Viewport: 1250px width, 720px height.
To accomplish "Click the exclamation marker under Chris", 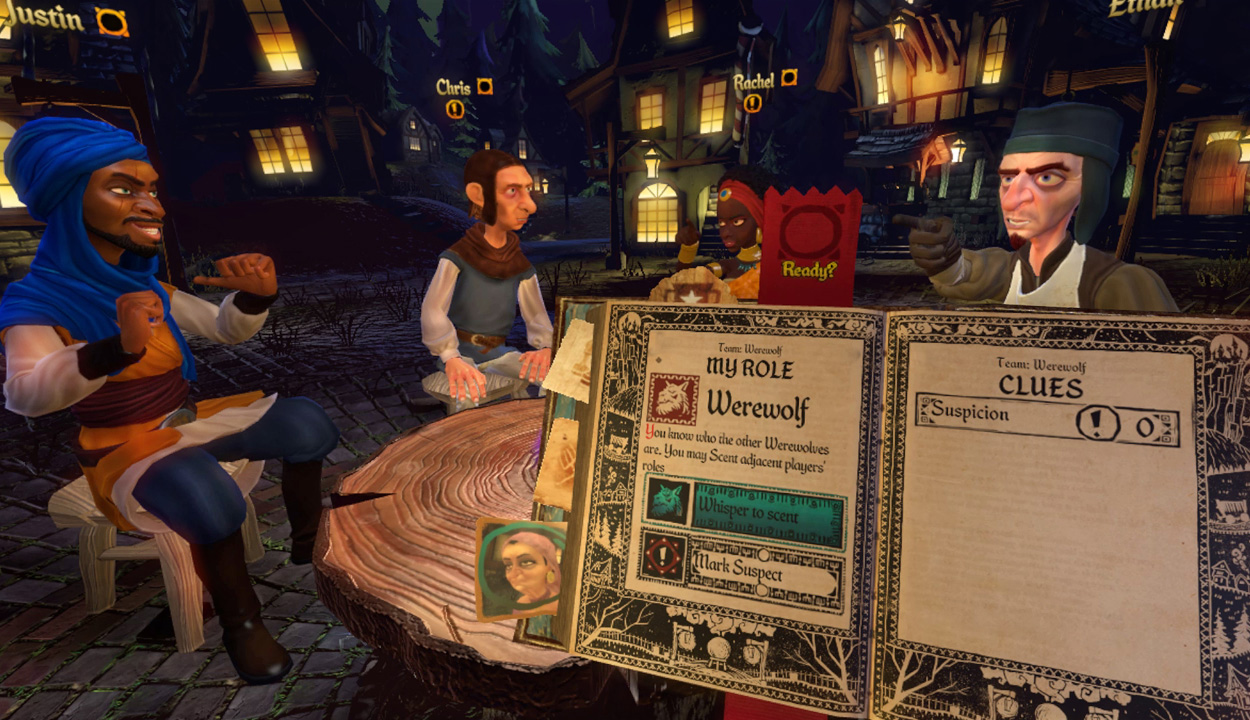I will [455, 109].
